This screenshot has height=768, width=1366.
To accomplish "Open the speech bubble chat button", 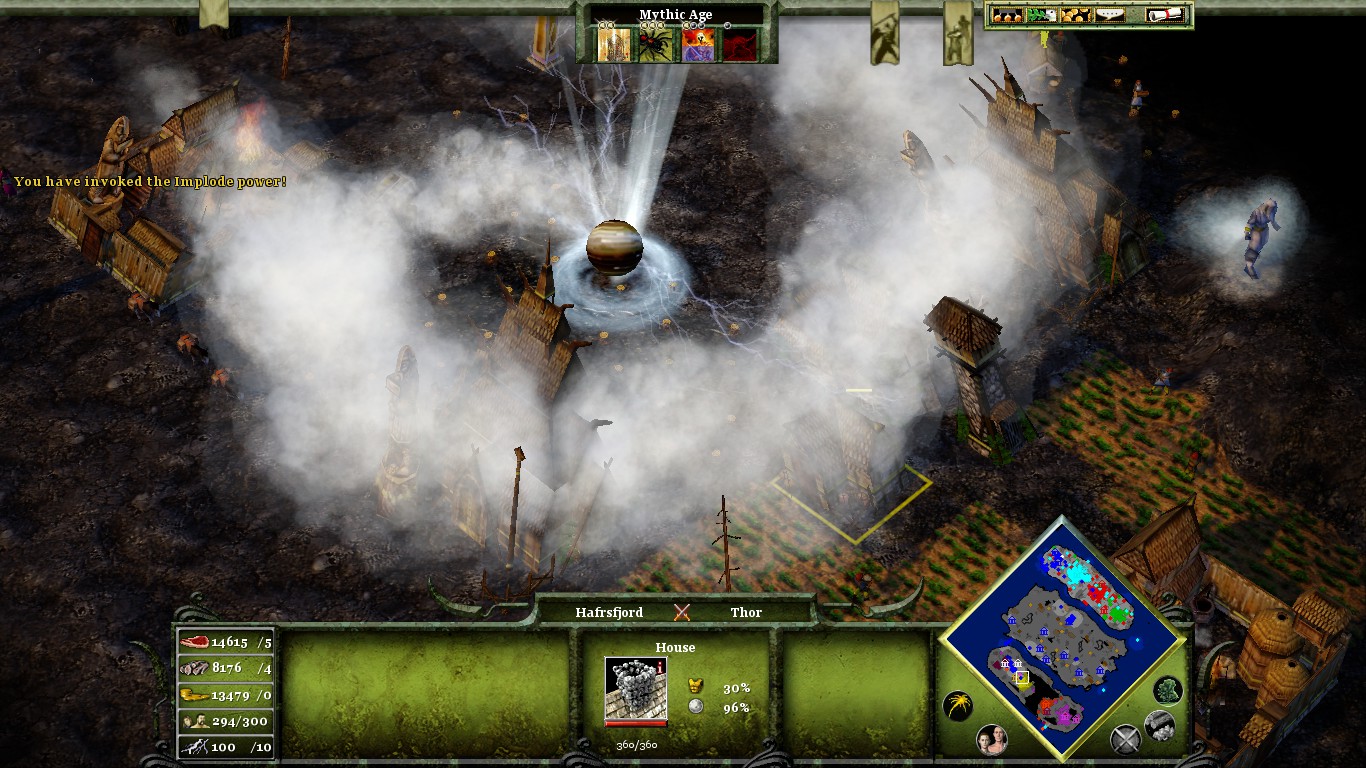I will tap(1110, 15).
